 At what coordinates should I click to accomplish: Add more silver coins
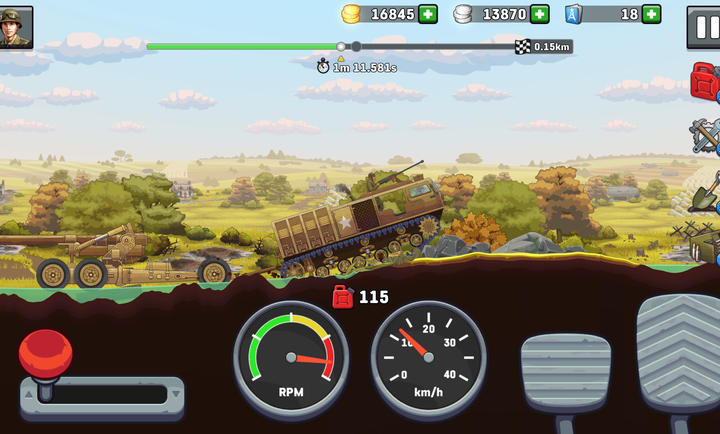(540, 14)
